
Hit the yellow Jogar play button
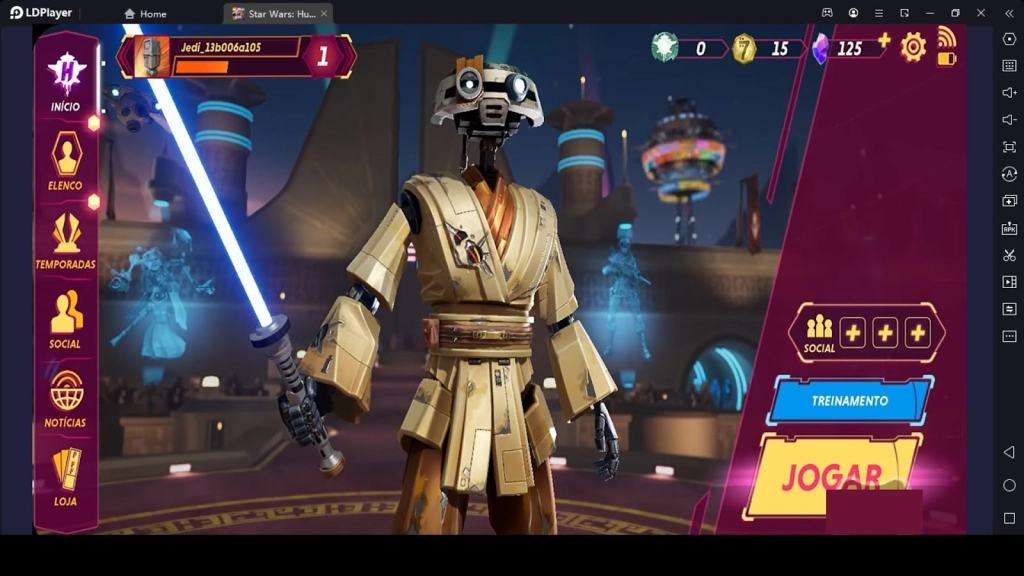[832, 476]
